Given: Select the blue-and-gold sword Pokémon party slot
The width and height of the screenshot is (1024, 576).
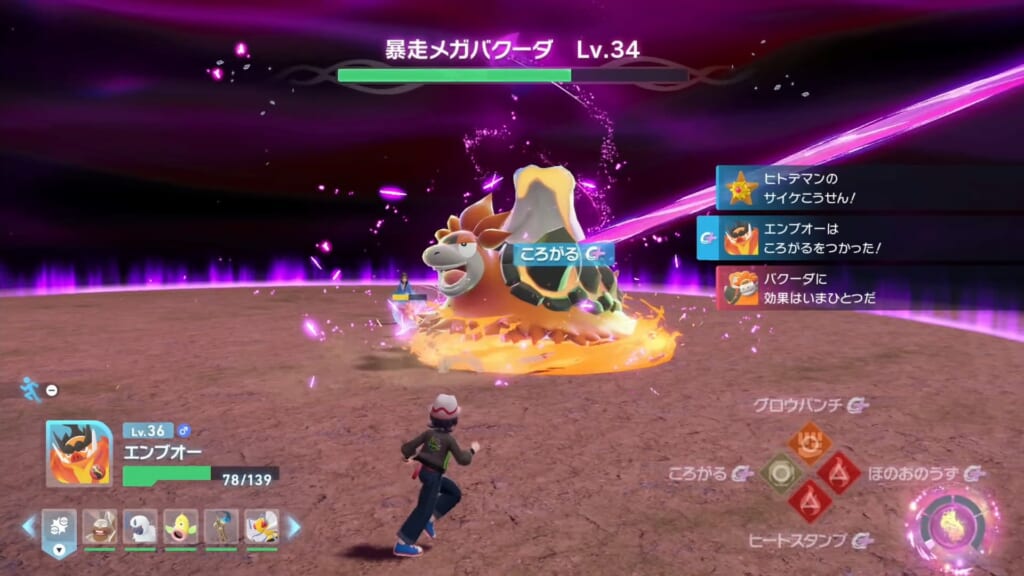Looking at the screenshot, I should tap(221, 526).
